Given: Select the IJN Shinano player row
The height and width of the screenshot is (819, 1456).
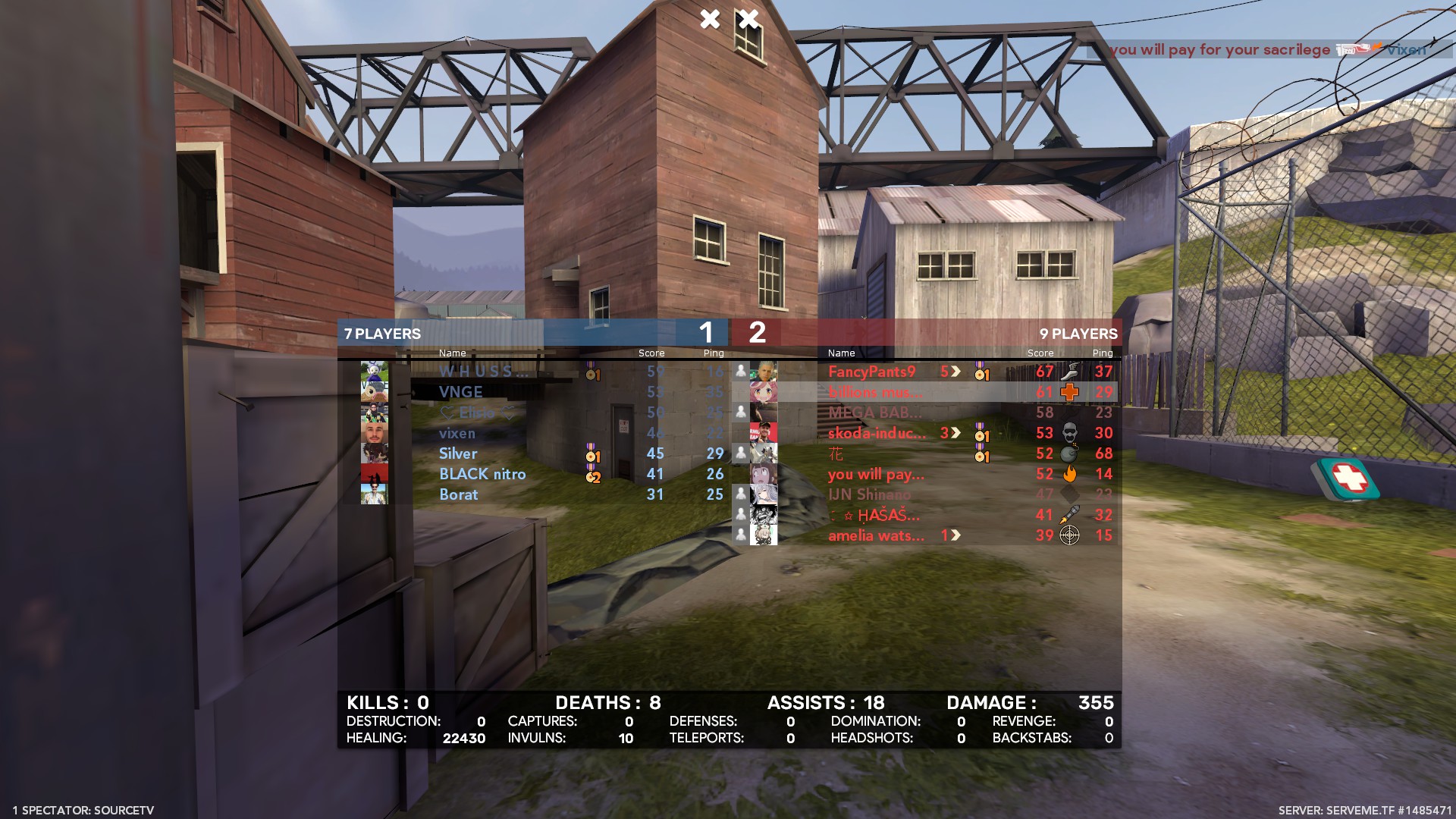Looking at the screenshot, I should [869, 494].
